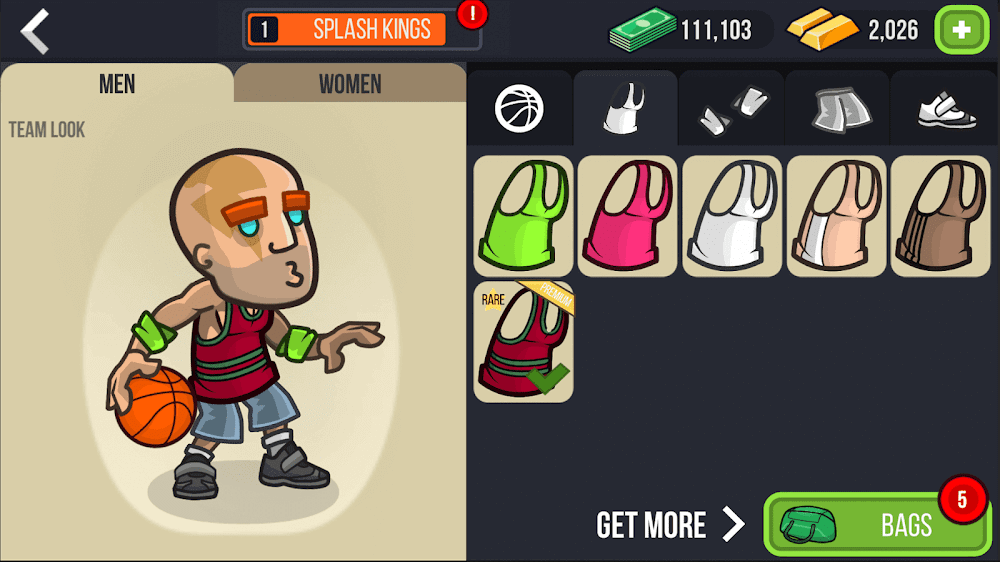
Task: Open the basketball category tab
Action: (519, 109)
